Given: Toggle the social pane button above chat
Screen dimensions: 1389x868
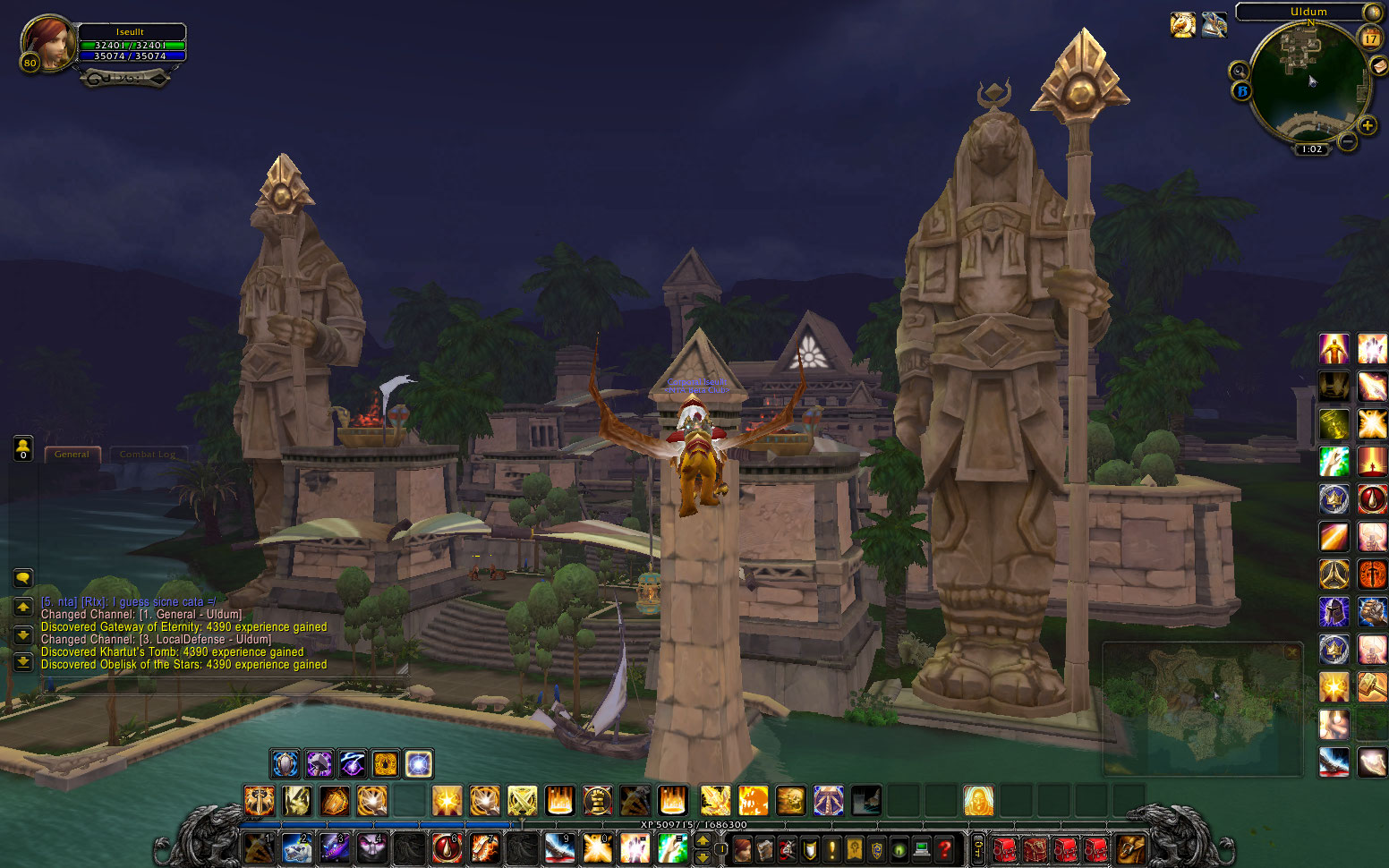Looking at the screenshot, I should click(22, 449).
